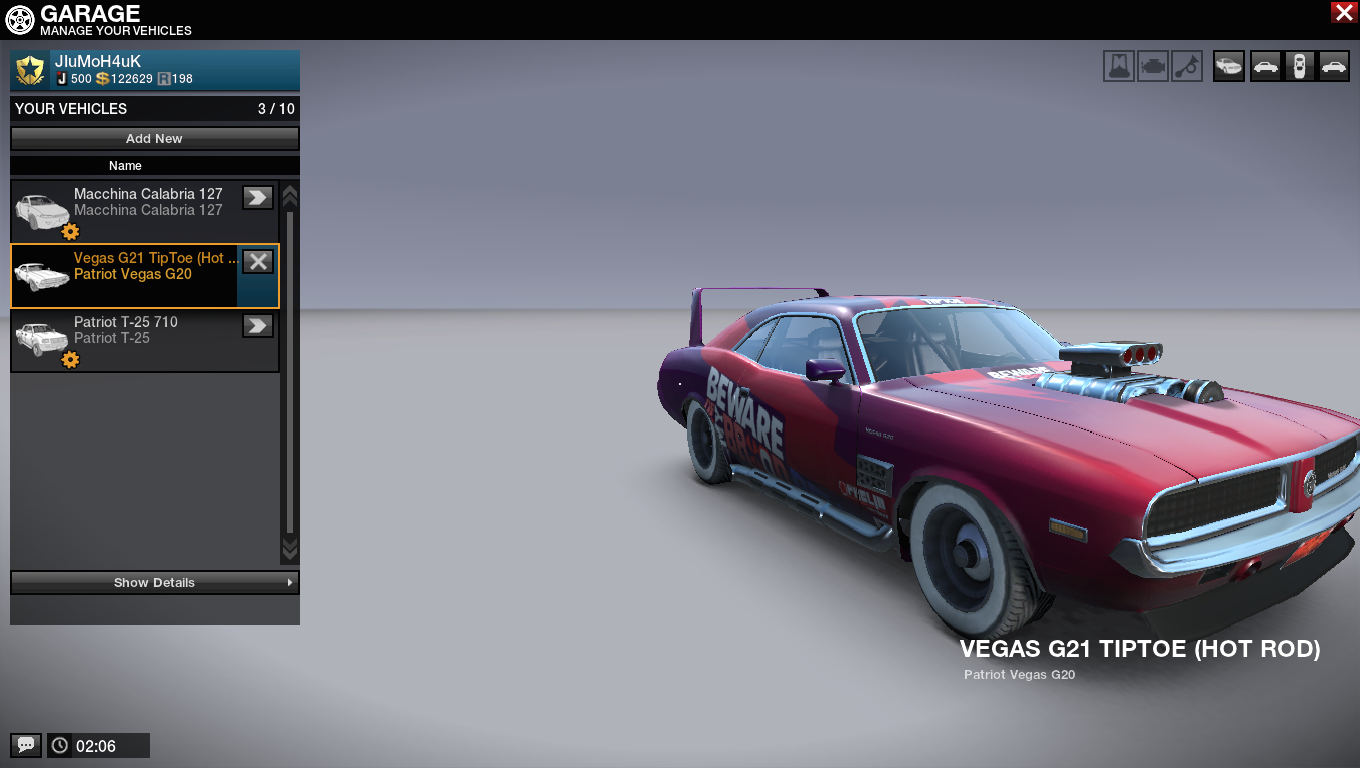
Task: Sort vehicle list by Name header
Action: tap(125, 166)
